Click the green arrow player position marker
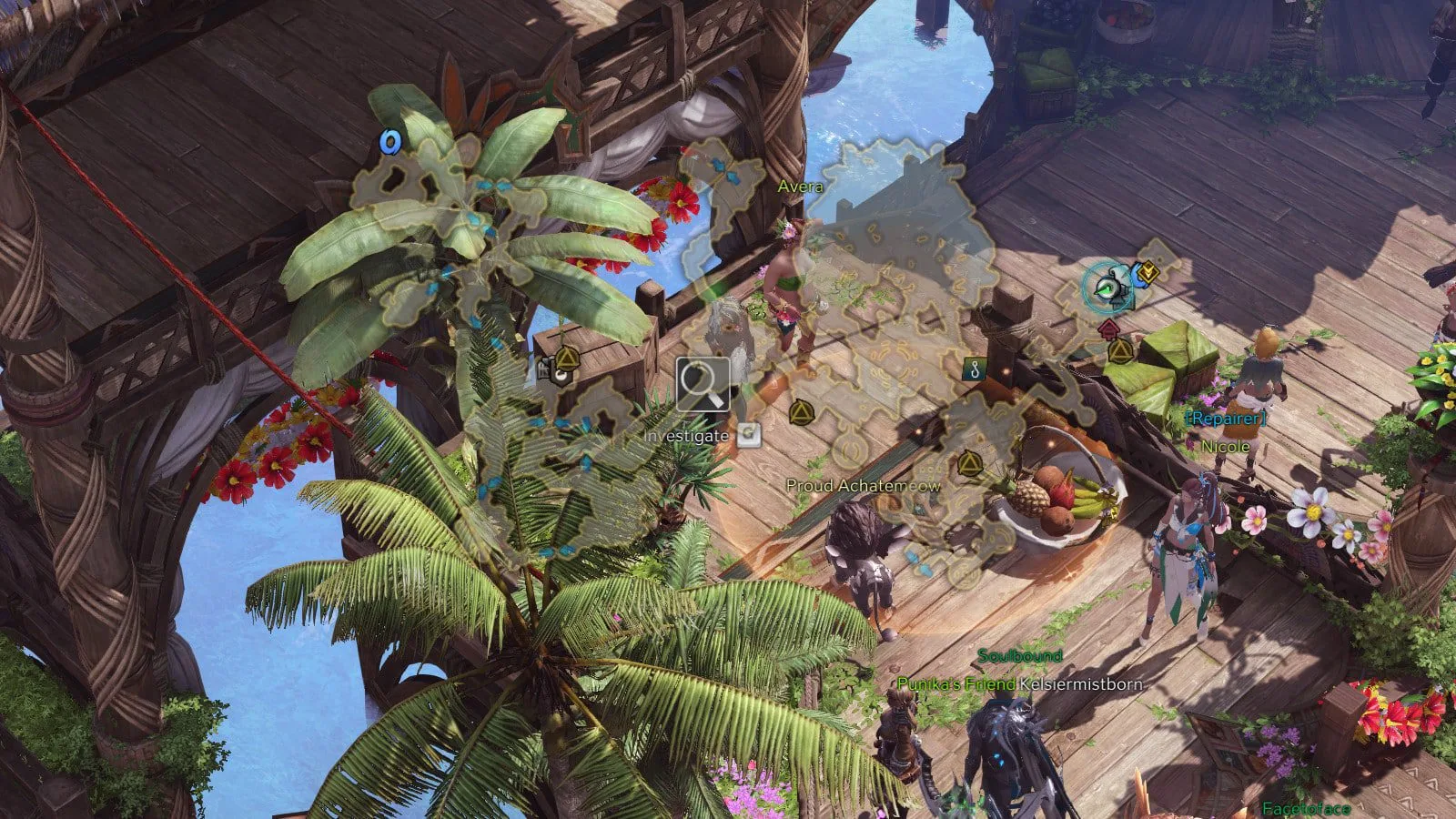The width and height of the screenshot is (1456, 819). (1107, 288)
